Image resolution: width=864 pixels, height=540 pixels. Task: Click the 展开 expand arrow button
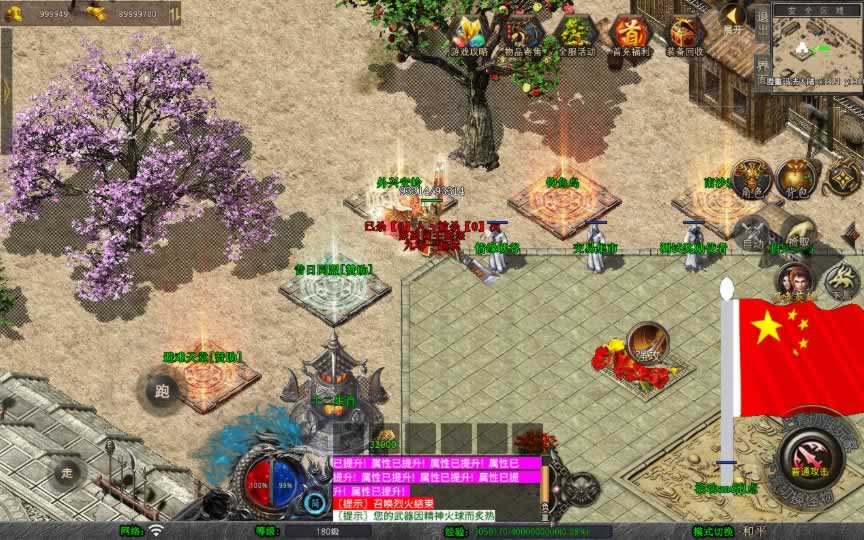[734, 17]
